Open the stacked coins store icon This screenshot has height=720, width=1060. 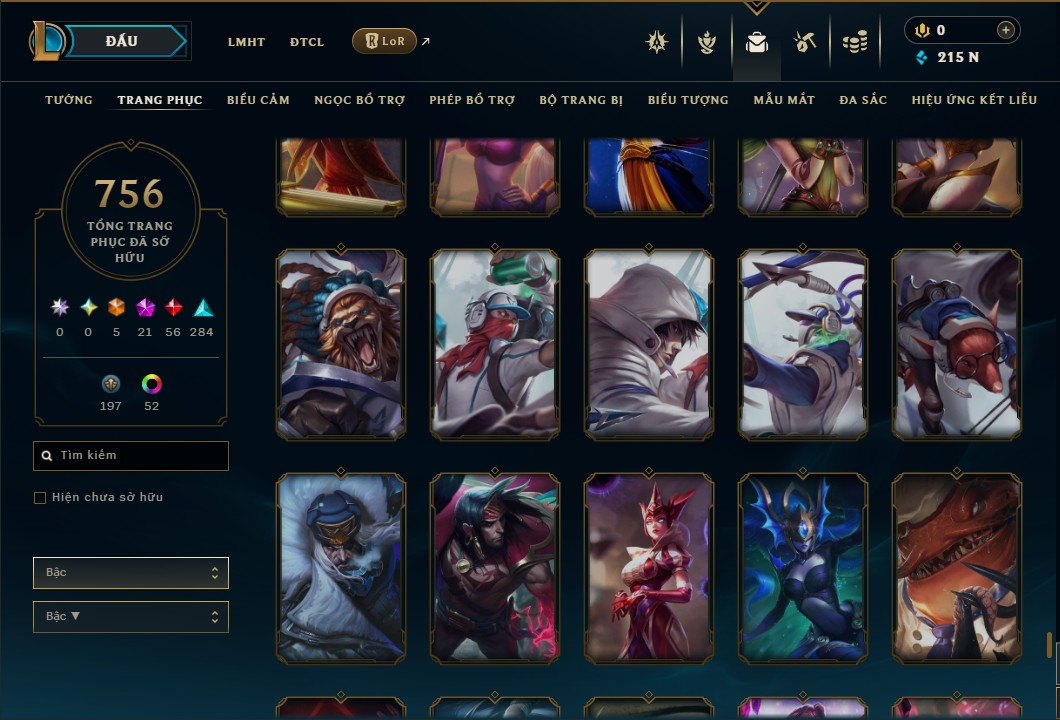(854, 42)
